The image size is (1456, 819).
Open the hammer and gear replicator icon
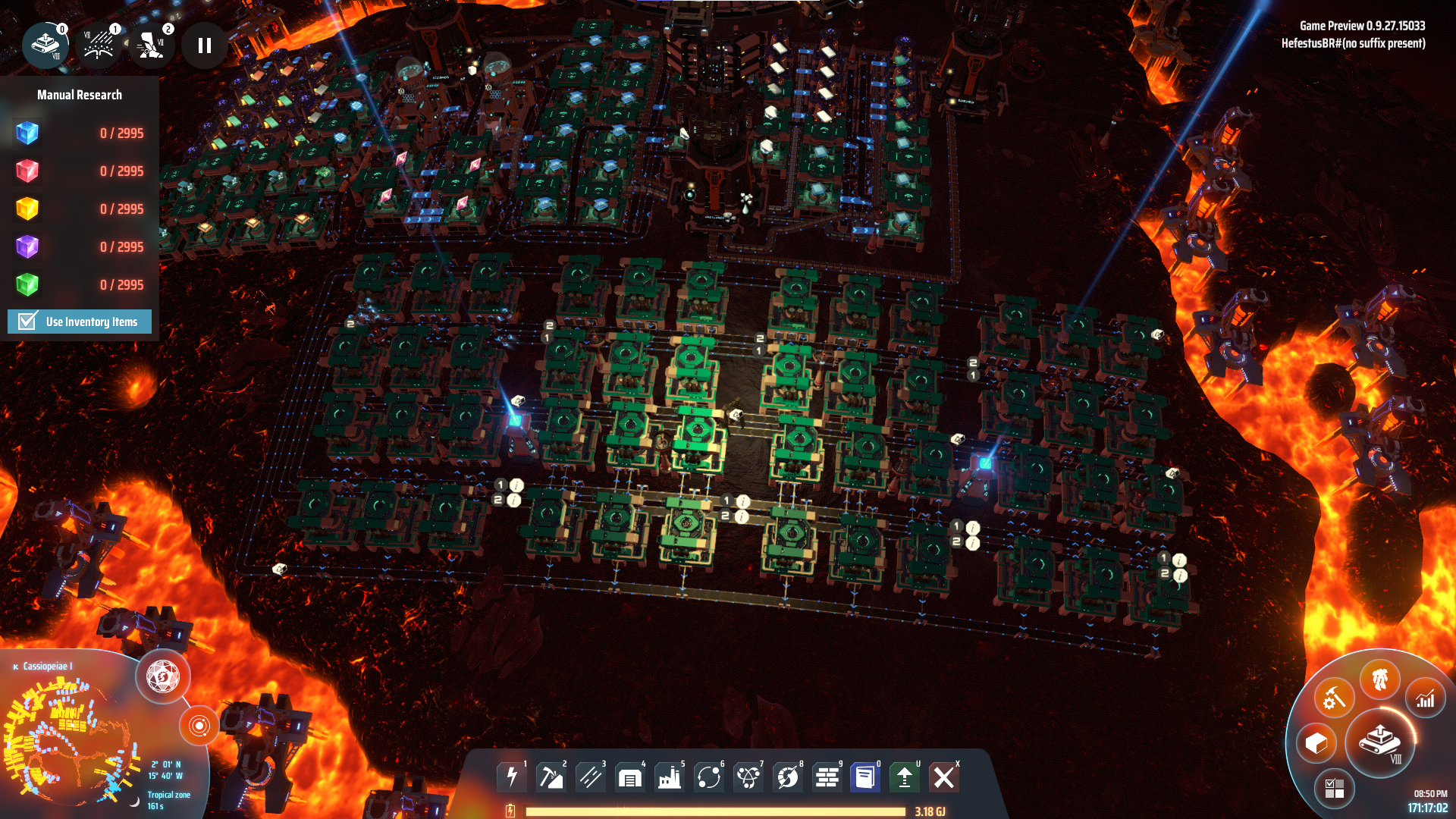click(x=1334, y=698)
